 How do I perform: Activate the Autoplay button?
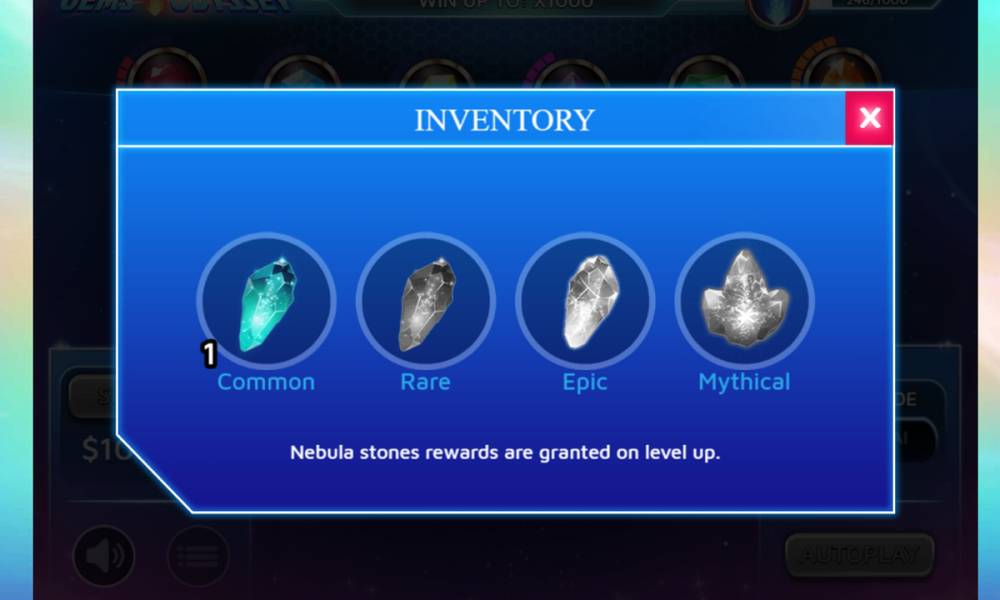(x=859, y=554)
